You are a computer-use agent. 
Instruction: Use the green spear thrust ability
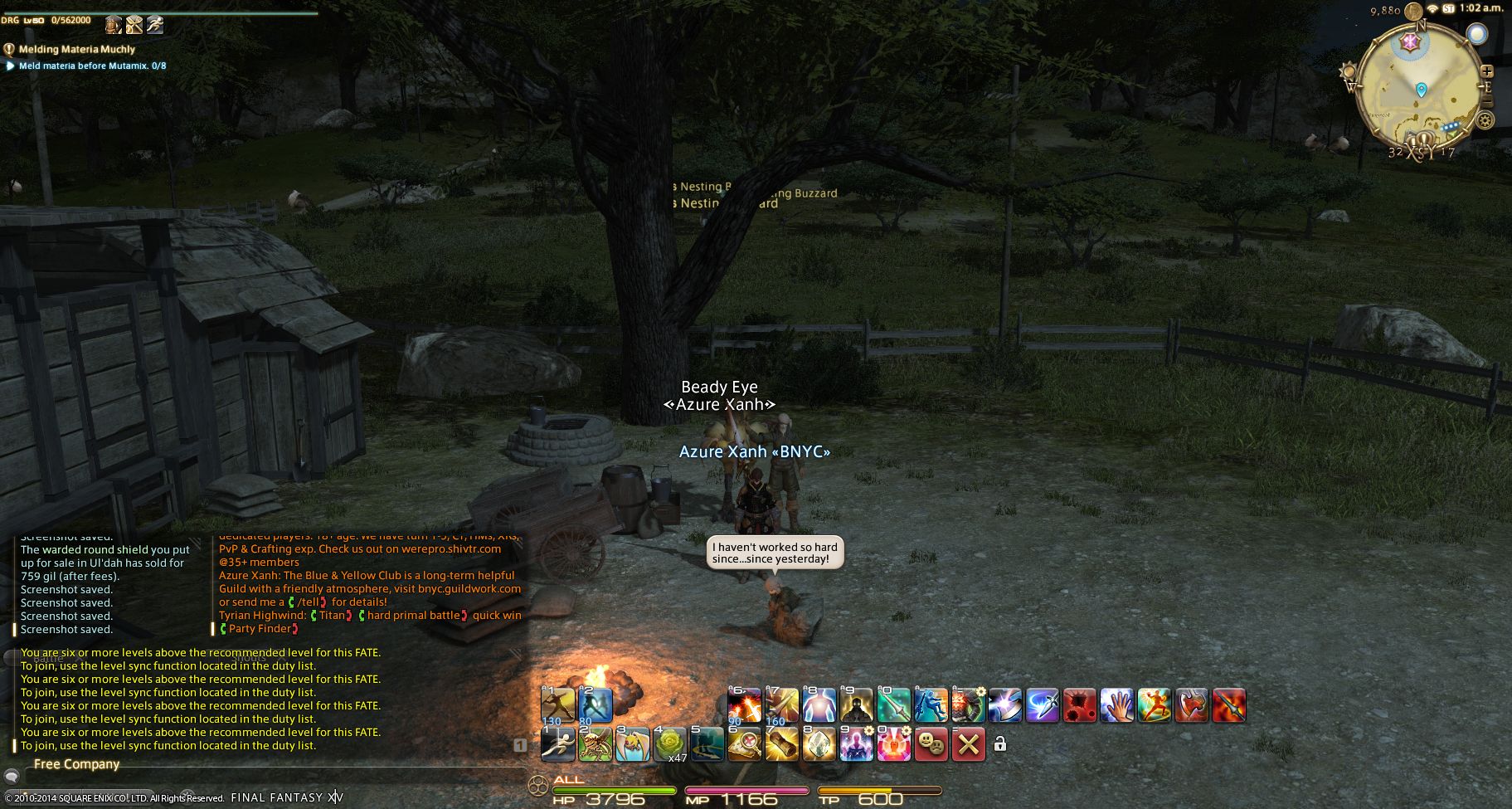coord(893,706)
